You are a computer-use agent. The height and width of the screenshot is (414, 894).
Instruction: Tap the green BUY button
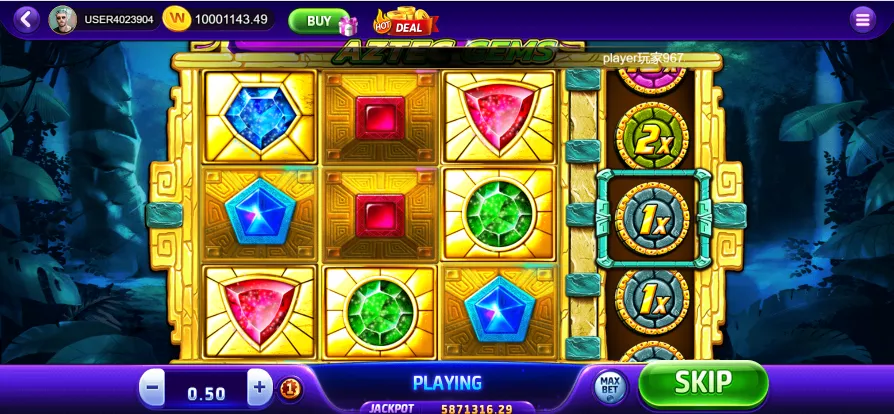click(x=319, y=20)
